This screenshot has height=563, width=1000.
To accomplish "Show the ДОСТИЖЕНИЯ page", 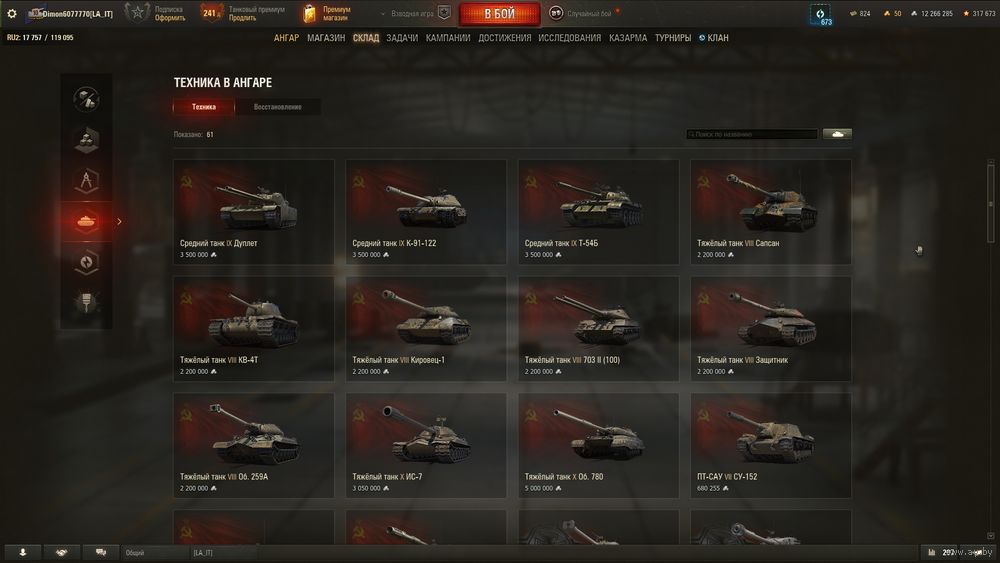I will click(505, 38).
